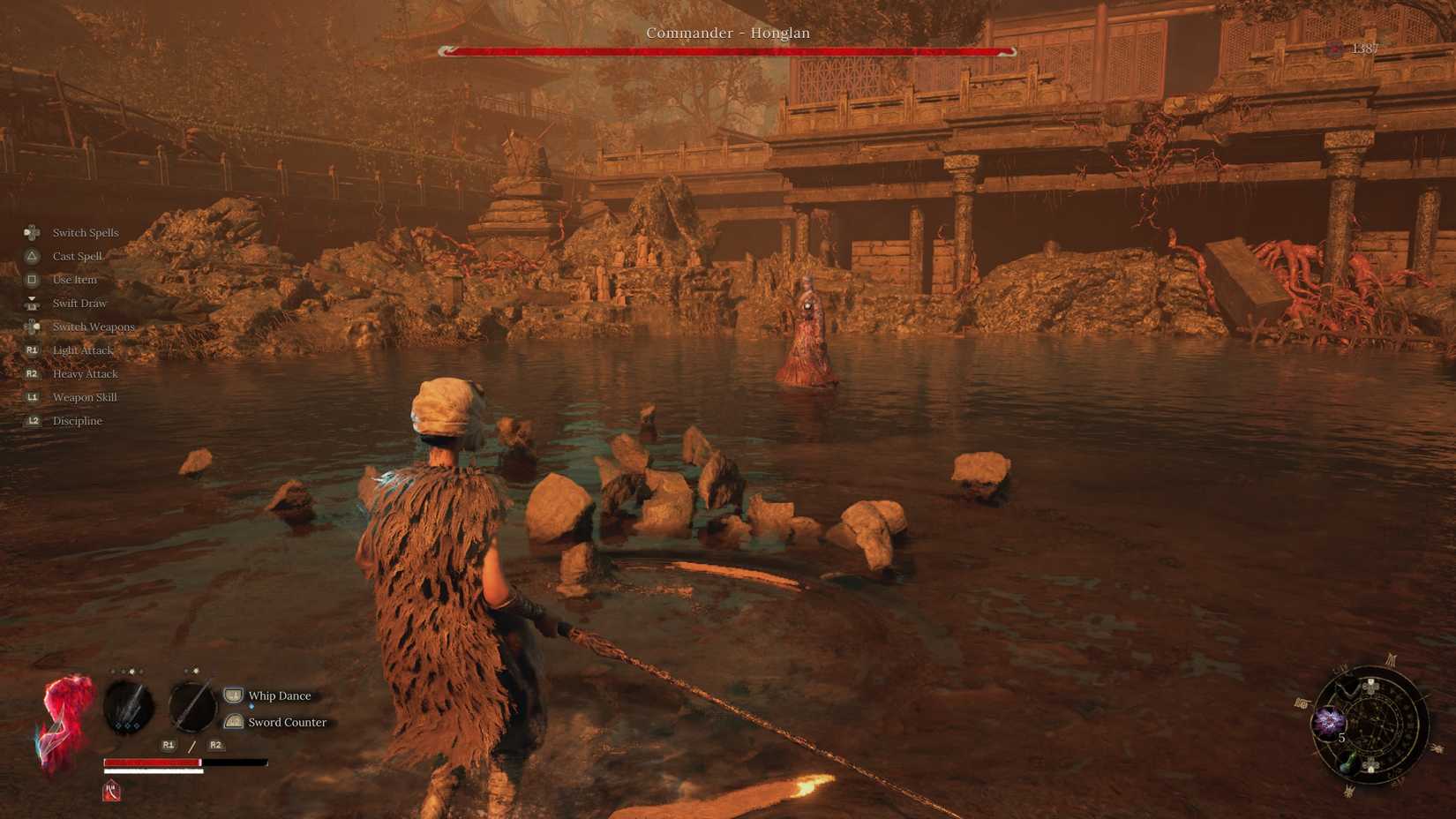Click the Sword Counter skill icon
1456x819 pixels.
point(233,723)
